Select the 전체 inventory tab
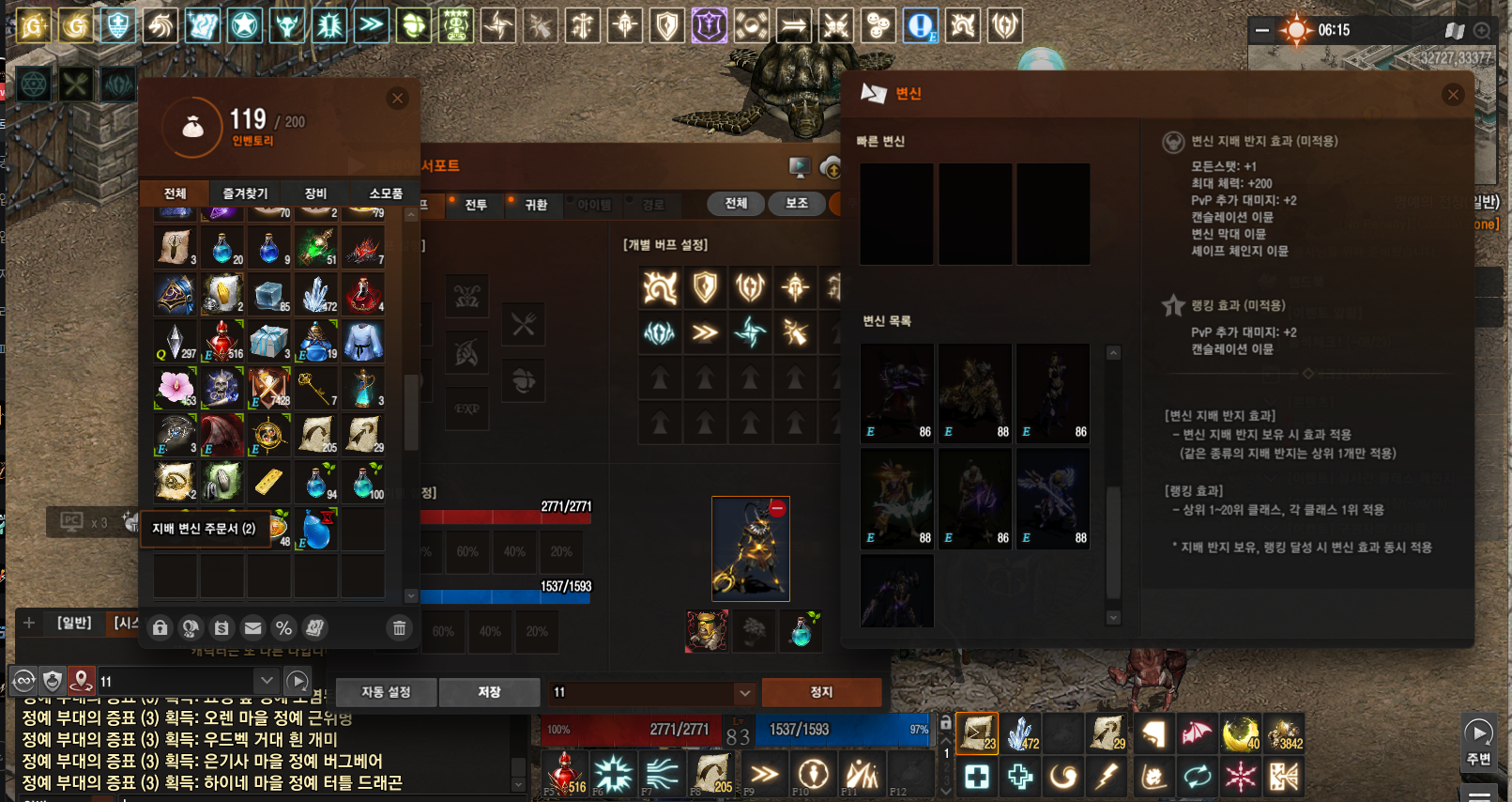This screenshot has width=1512, height=802. [x=176, y=193]
